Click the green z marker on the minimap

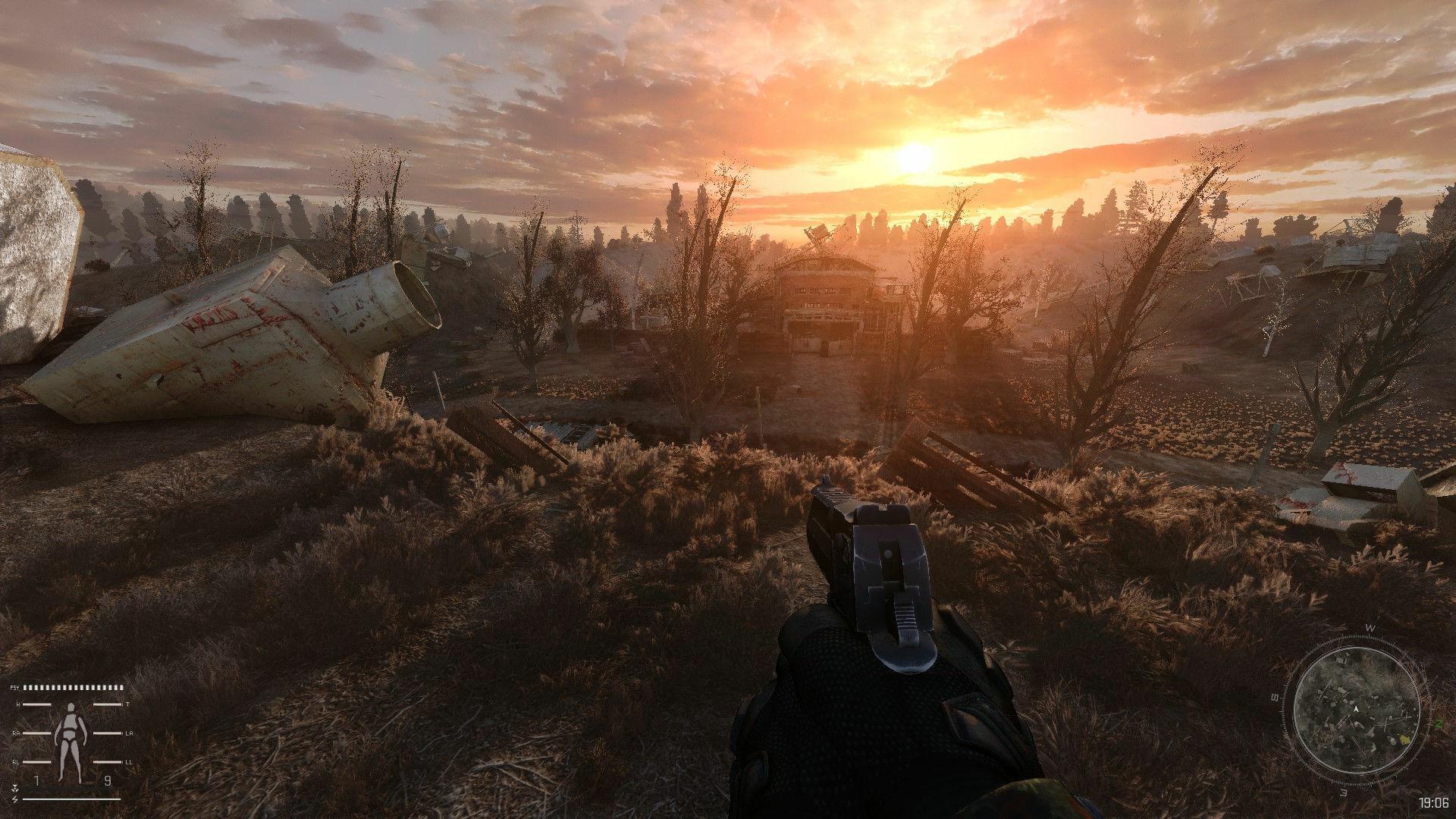(1439, 723)
